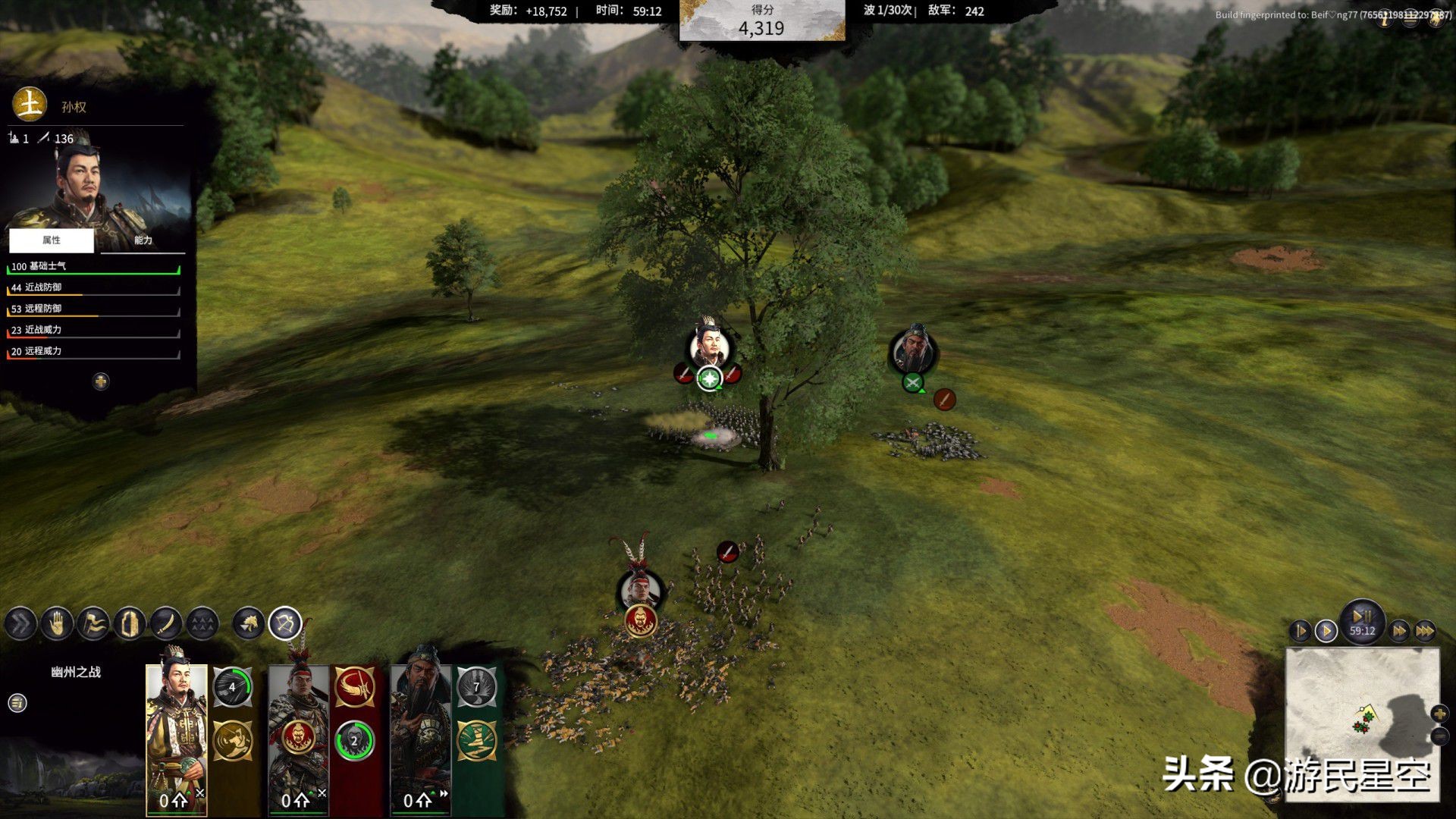Zoom in the minimap with the plus button

tap(1439, 714)
